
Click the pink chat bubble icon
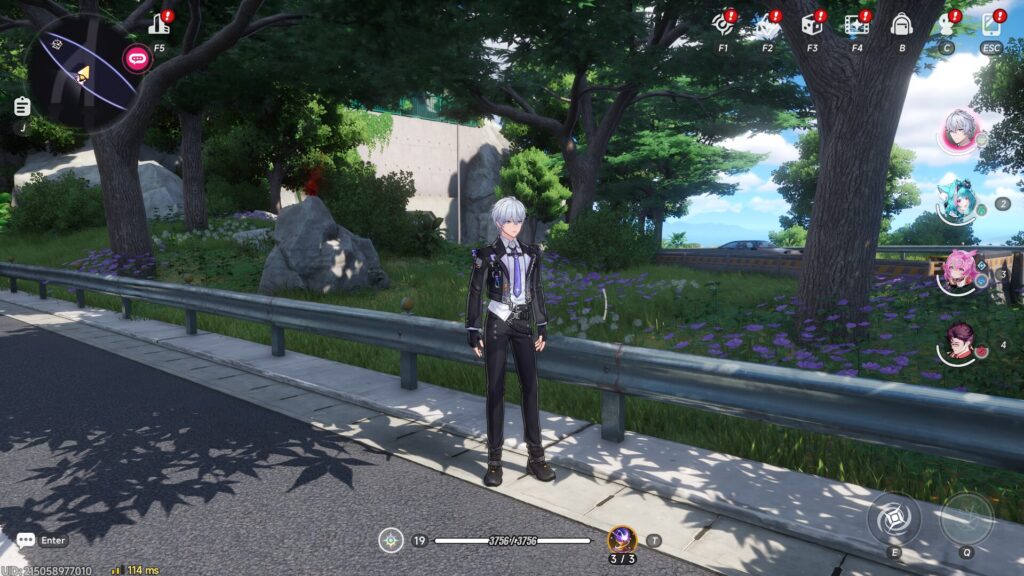[x=137, y=58]
